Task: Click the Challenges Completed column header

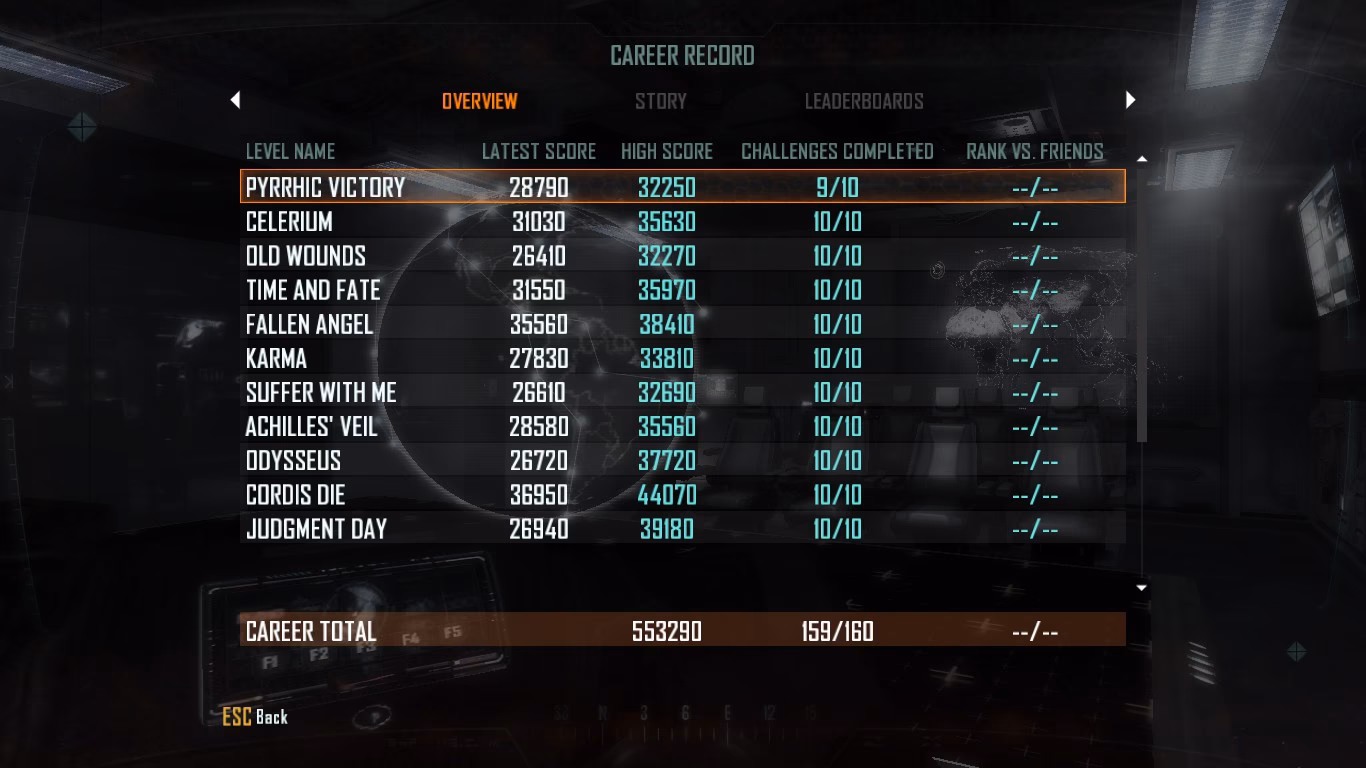Action: (x=837, y=151)
